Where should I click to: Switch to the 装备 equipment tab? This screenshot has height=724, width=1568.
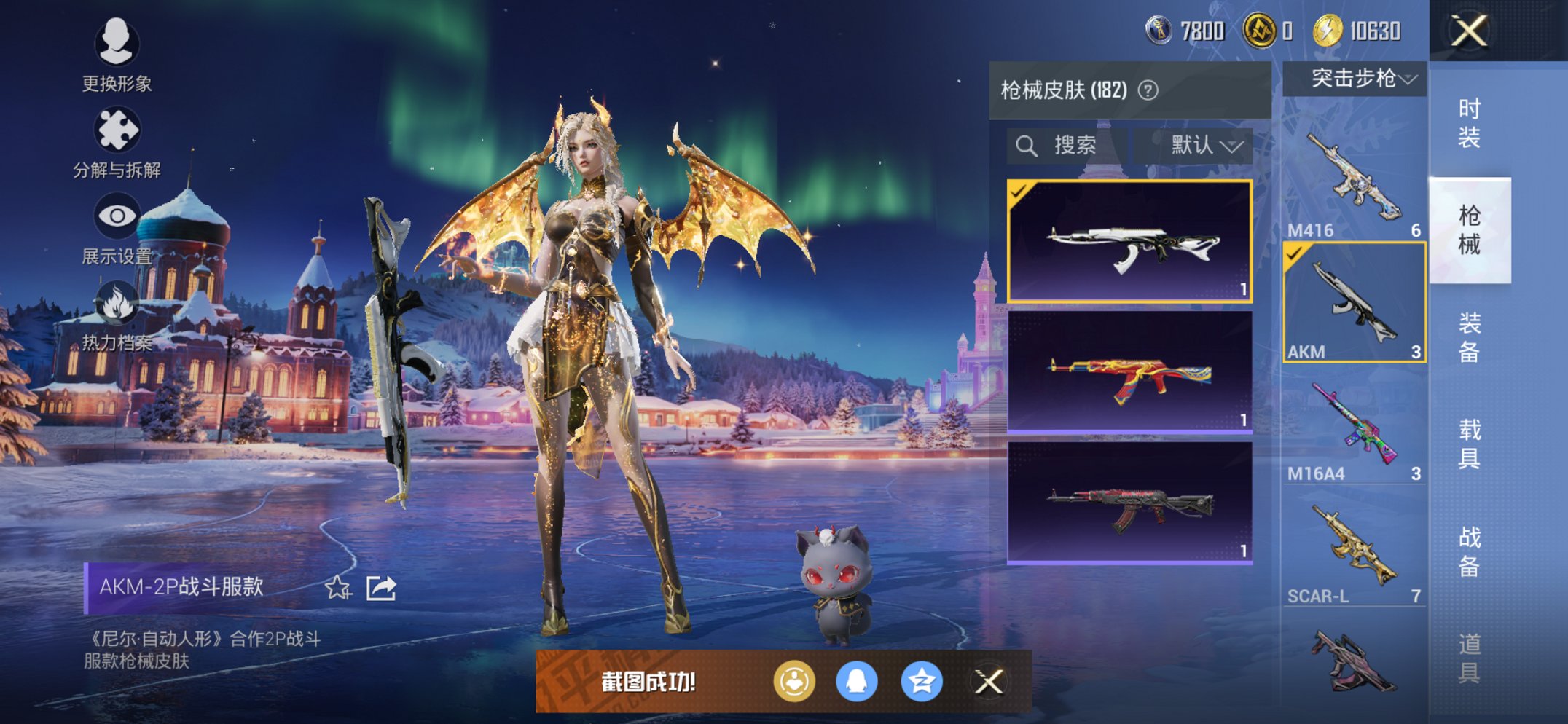coord(1469,337)
